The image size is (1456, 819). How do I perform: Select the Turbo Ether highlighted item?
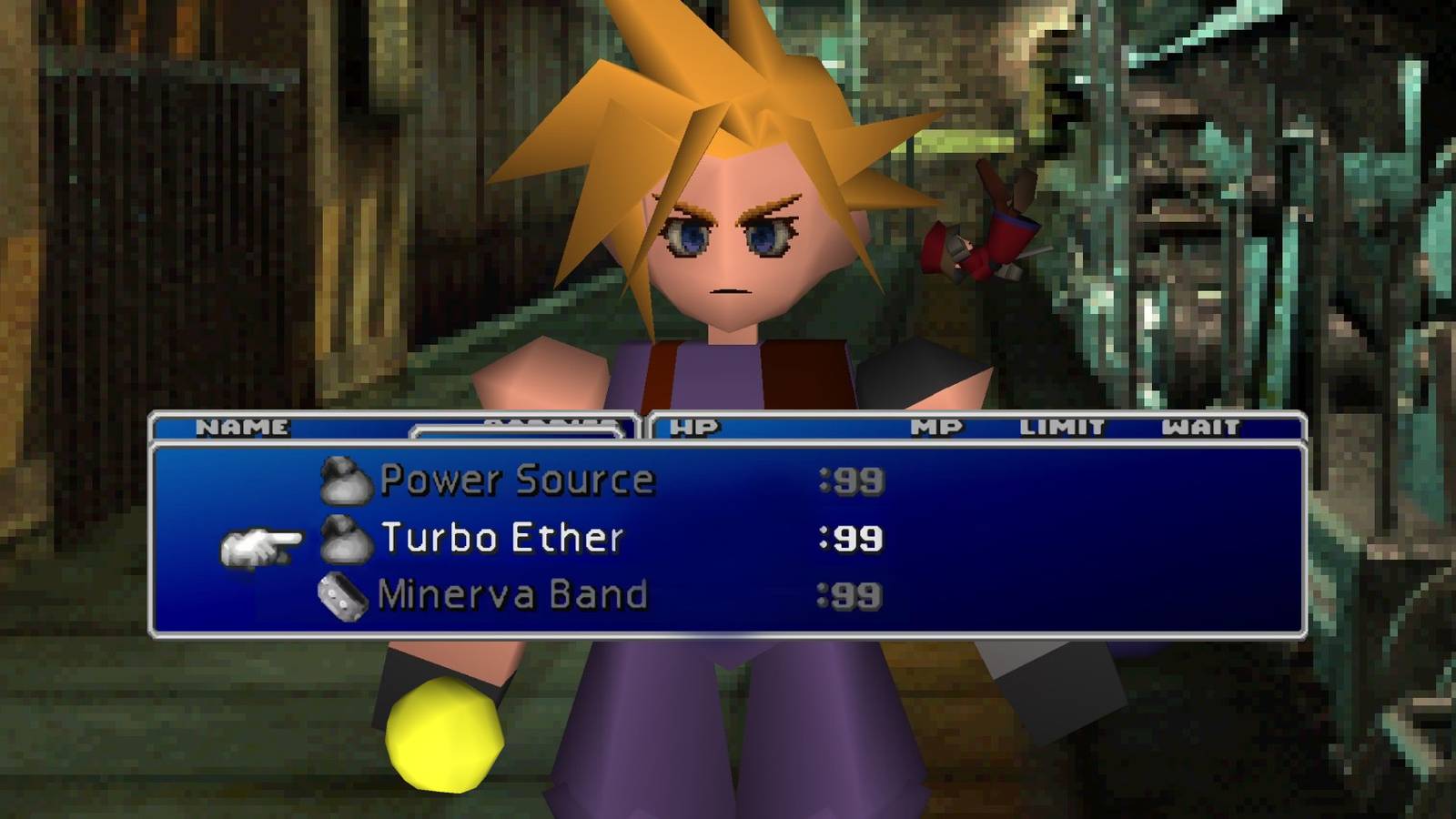[x=500, y=539]
